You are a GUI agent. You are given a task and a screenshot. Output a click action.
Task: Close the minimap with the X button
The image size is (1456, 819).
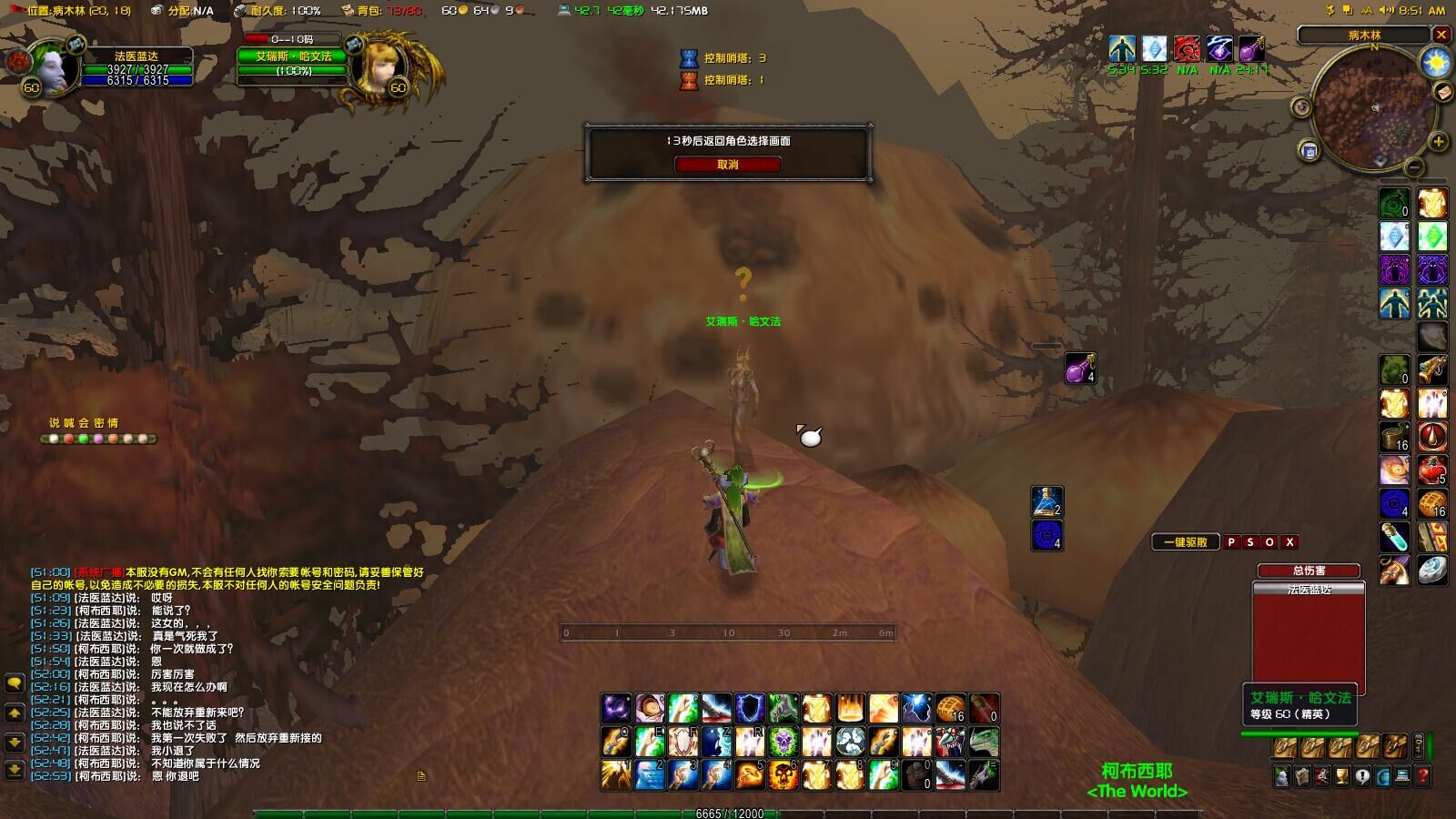(x=1441, y=35)
